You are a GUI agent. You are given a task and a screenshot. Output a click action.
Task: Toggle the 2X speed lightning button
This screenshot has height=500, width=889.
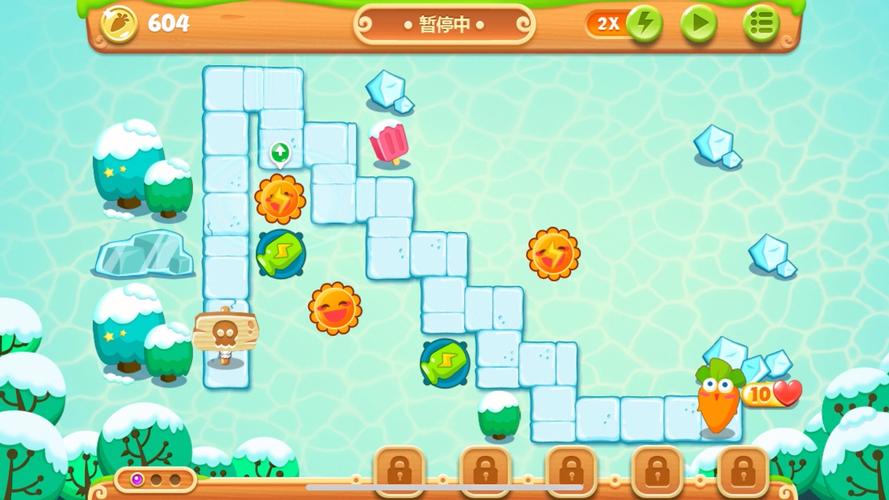pyautogui.click(x=643, y=23)
